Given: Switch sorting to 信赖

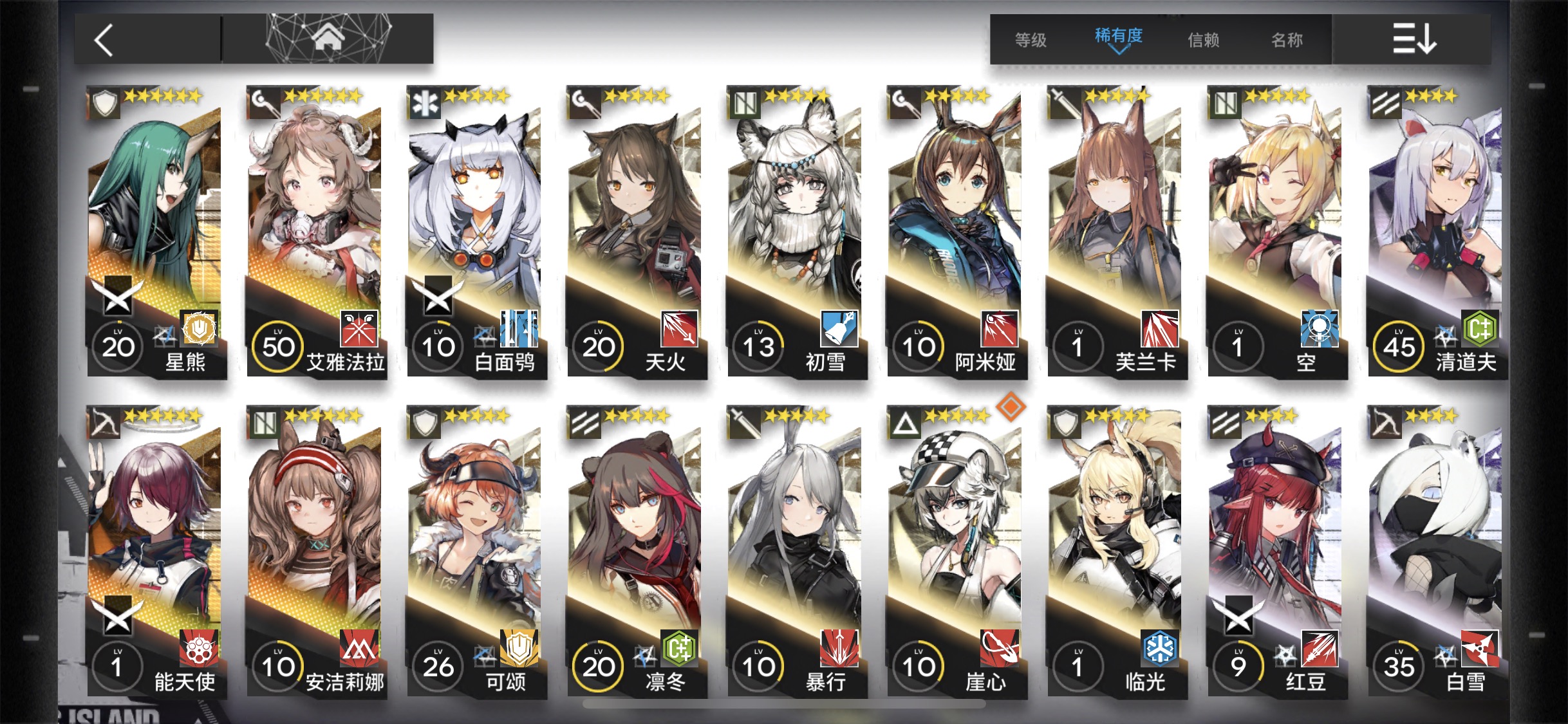Looking at the screenshot, I should (x=1203, y=40).
